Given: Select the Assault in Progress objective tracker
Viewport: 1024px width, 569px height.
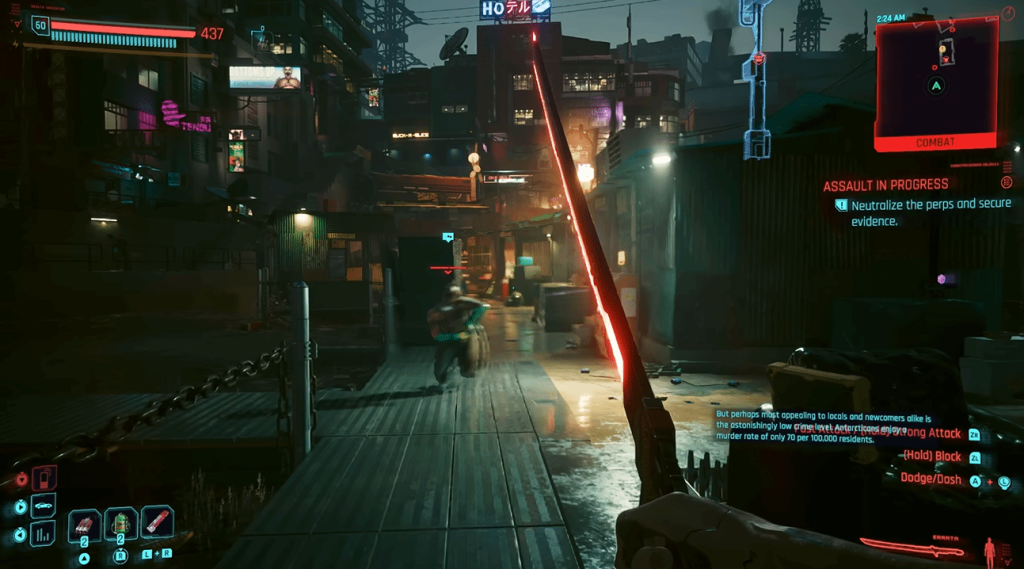Looking at the screenshot, I should pos(886,186).
